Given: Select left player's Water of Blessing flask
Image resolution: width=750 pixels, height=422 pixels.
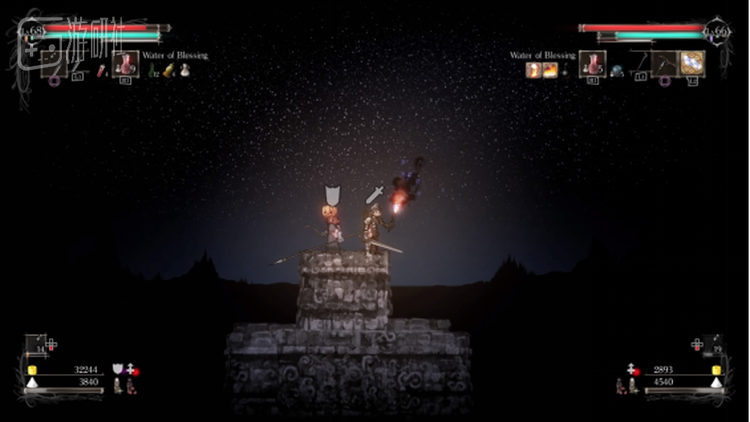Looking at the screenshot, I should click(126, 65).
